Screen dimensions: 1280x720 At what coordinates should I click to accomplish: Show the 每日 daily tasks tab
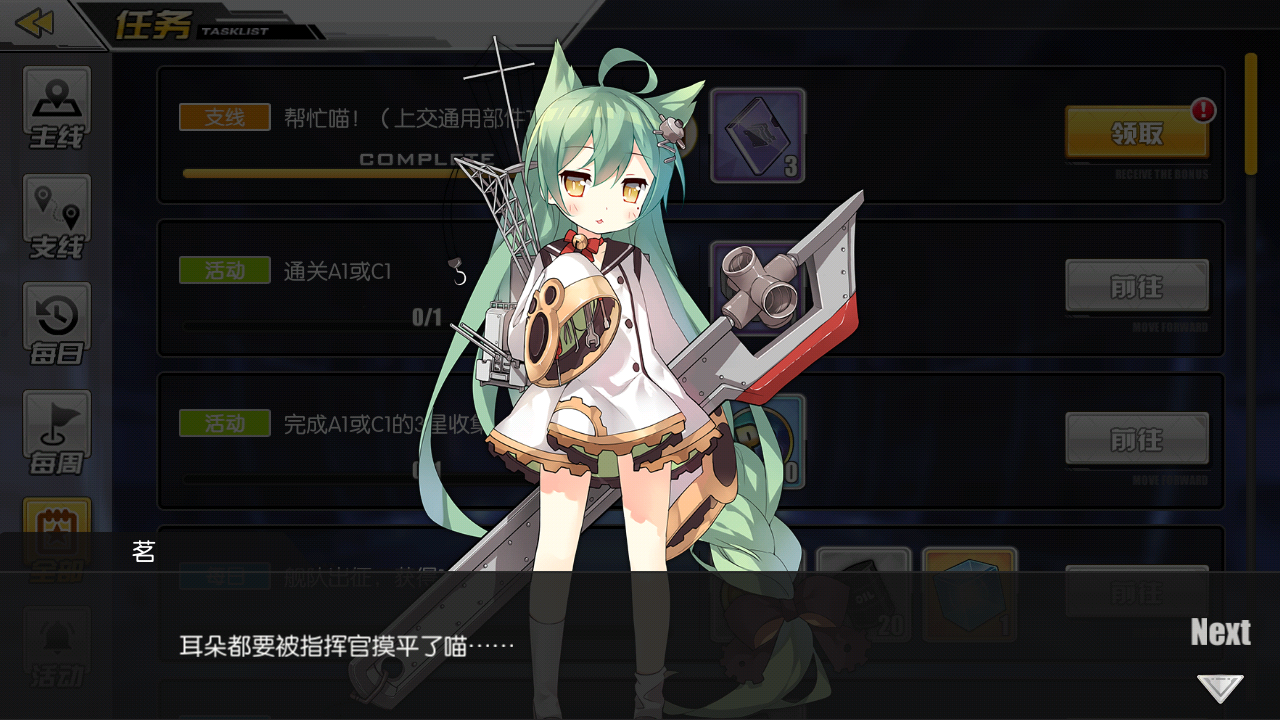pos(57,325)
